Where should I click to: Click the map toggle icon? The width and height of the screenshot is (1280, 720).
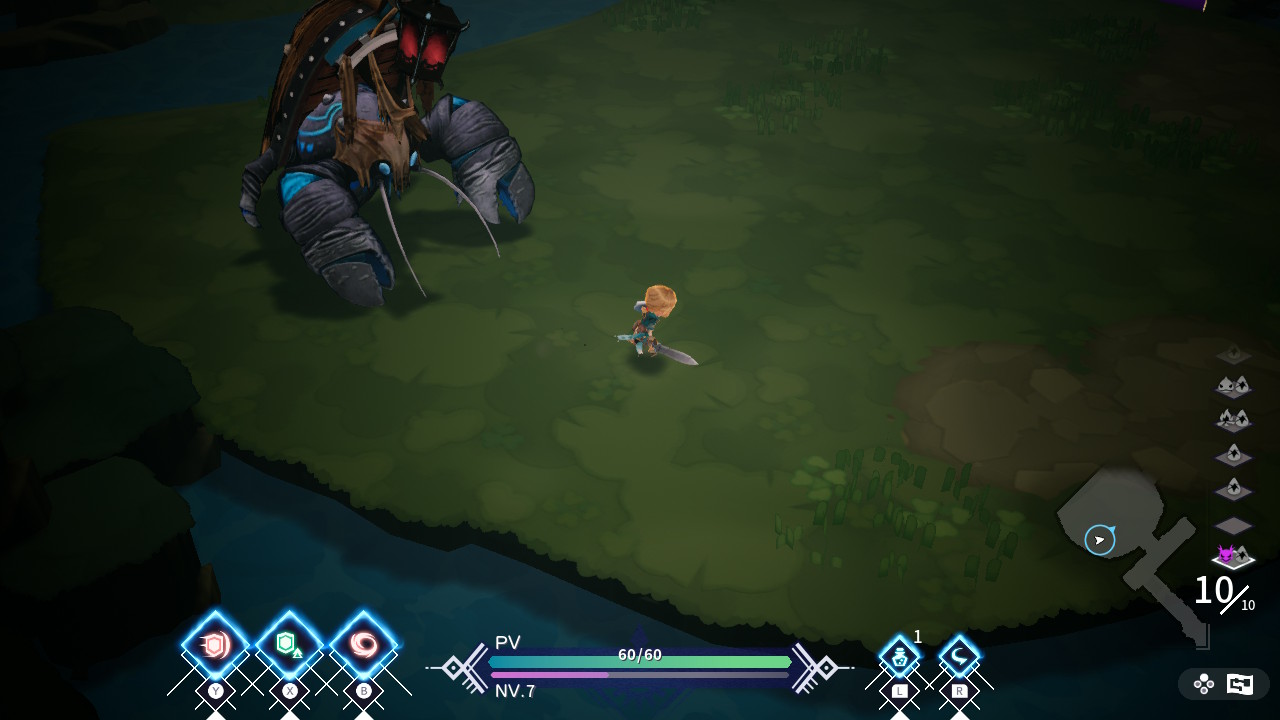[1240, 684]
